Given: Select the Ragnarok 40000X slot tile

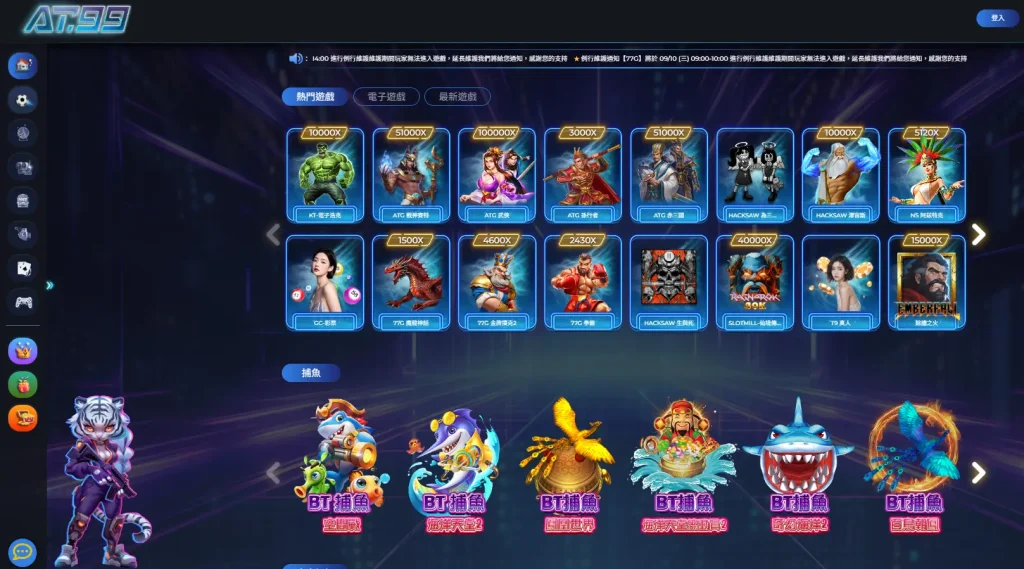Looking at the screenshot, I should click(x=755, y=282).
